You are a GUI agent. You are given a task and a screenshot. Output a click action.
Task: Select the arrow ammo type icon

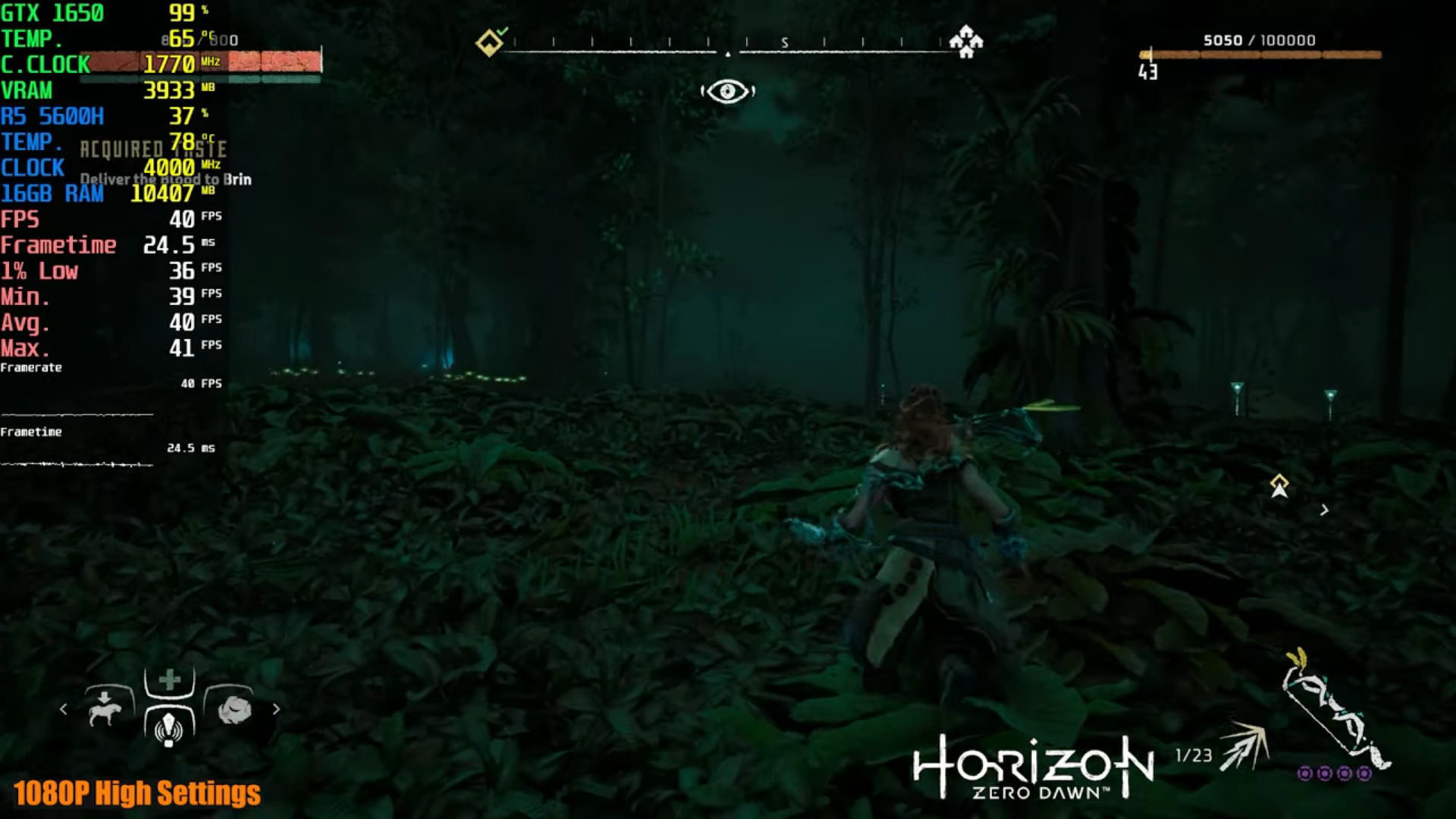[x=1244, y=745]
